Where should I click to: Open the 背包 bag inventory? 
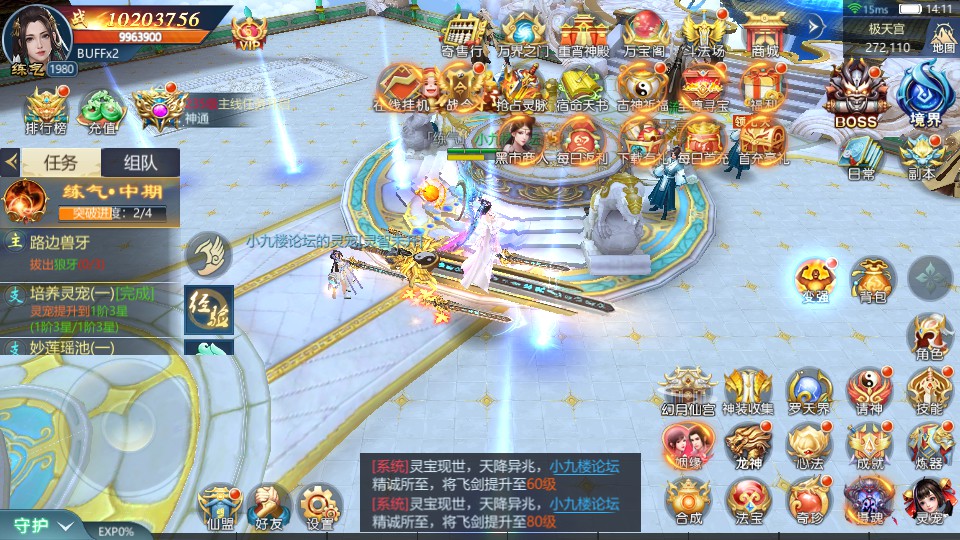[x=872, y=279]
